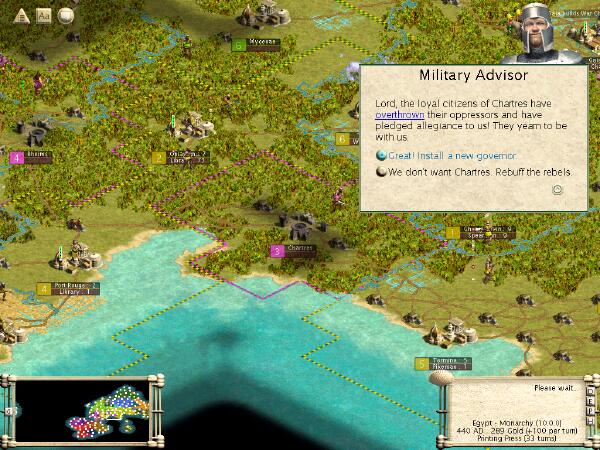This screenshot has width=600, height=450.
Task: Follow the underlined "overthrown" link
Action: tap(399, 115)
